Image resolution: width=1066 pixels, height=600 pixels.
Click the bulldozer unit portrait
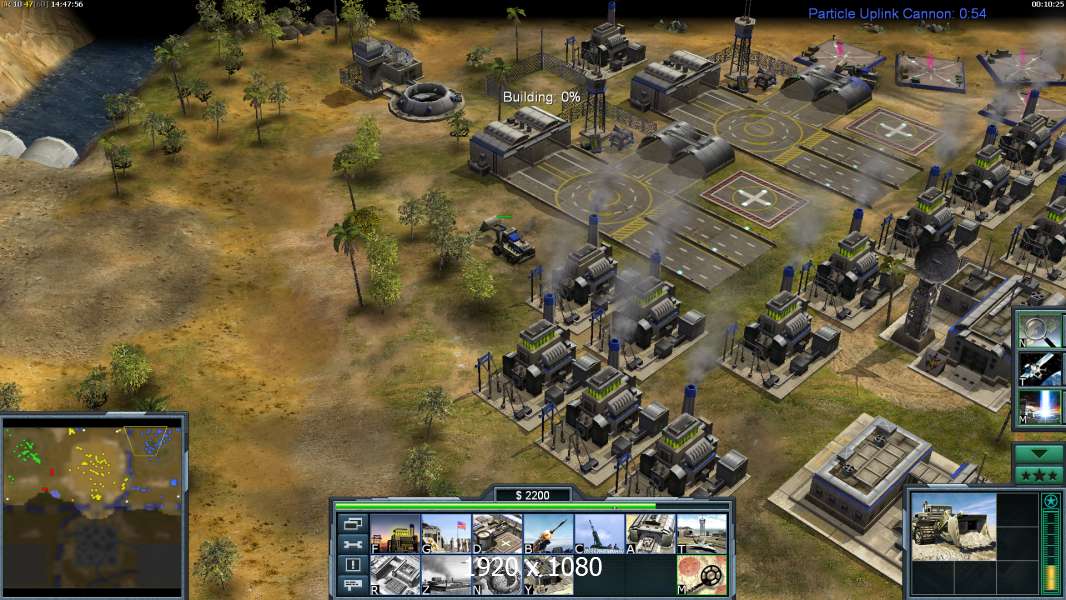pyautogui.click(x=954, y=526)
